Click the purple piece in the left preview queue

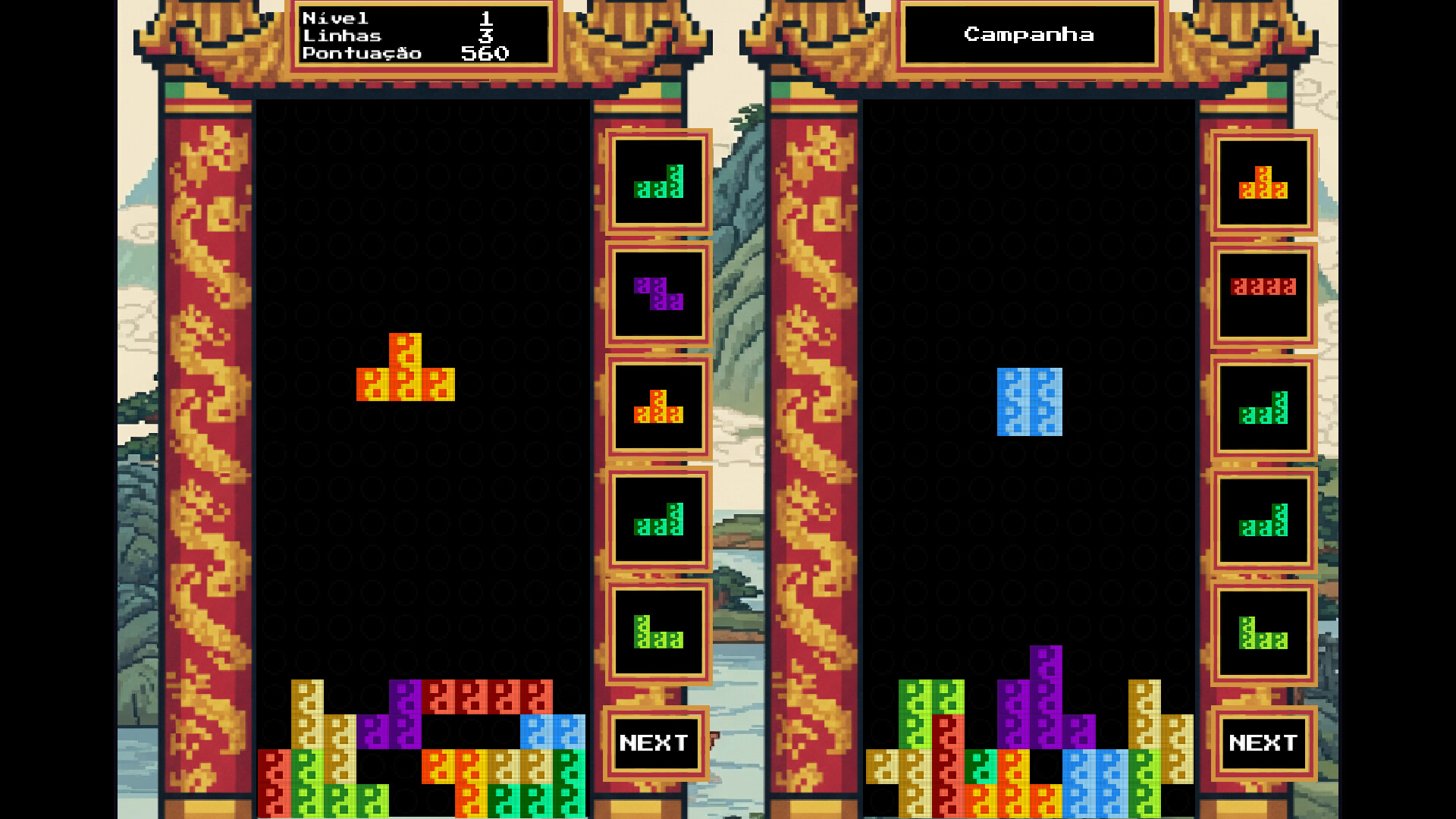657,294
